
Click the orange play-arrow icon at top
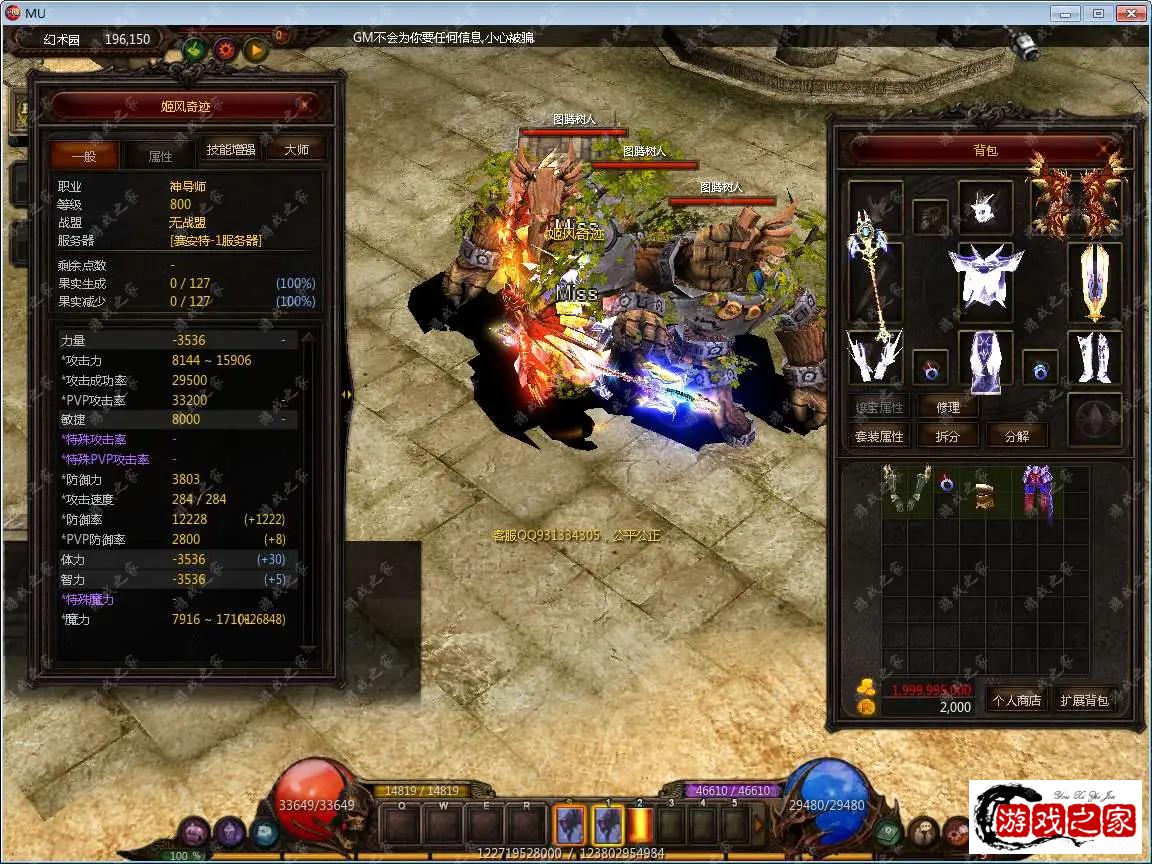256,49
